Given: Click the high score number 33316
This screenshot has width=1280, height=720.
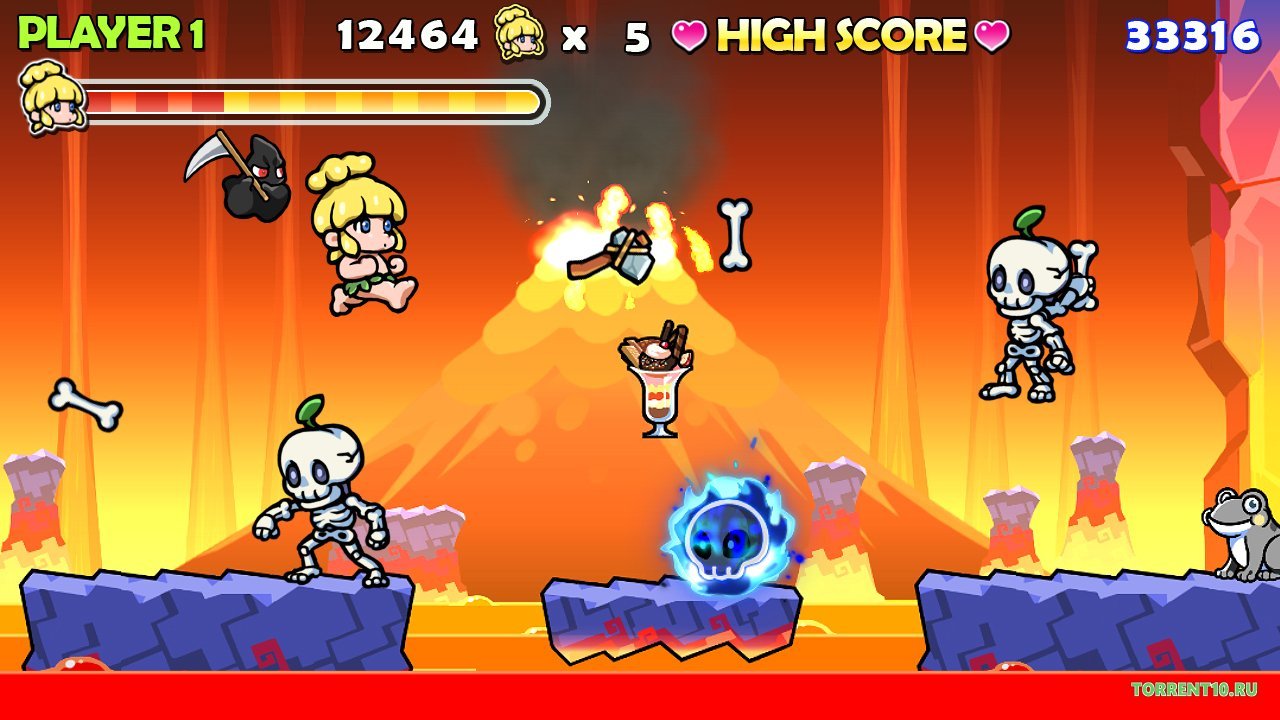Looking at the screenshot, I should tap(1193, 33).
